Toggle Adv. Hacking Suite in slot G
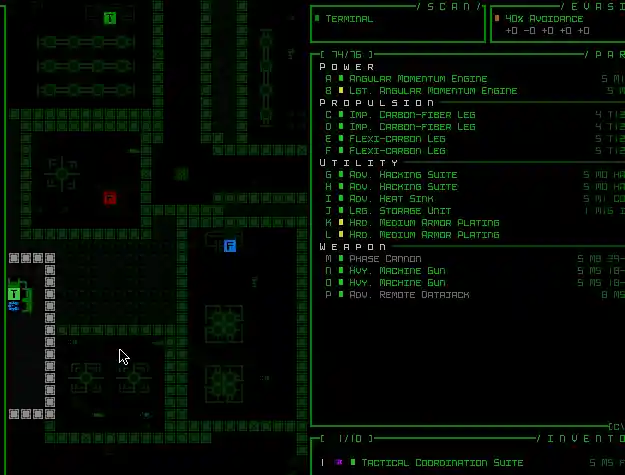This screenshot has height=475, width=625. 403,175
